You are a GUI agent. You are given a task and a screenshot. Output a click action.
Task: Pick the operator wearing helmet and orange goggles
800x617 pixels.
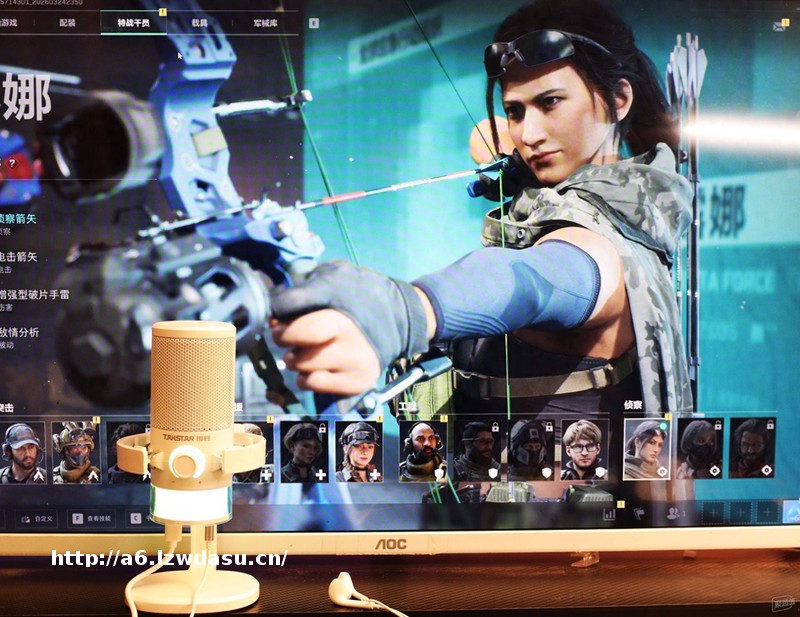tap(76, 451)
